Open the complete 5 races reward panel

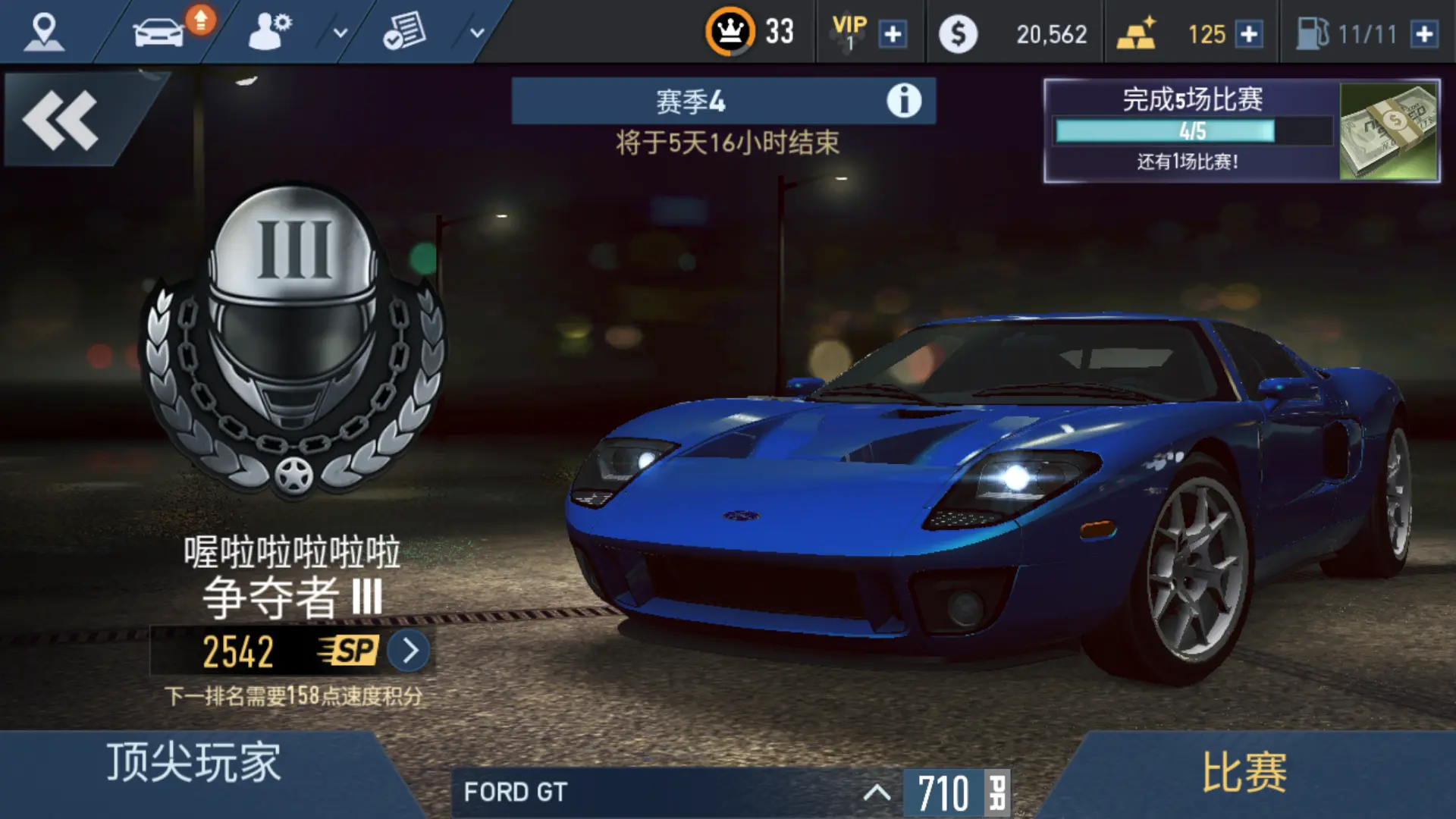coord(1241,130)
